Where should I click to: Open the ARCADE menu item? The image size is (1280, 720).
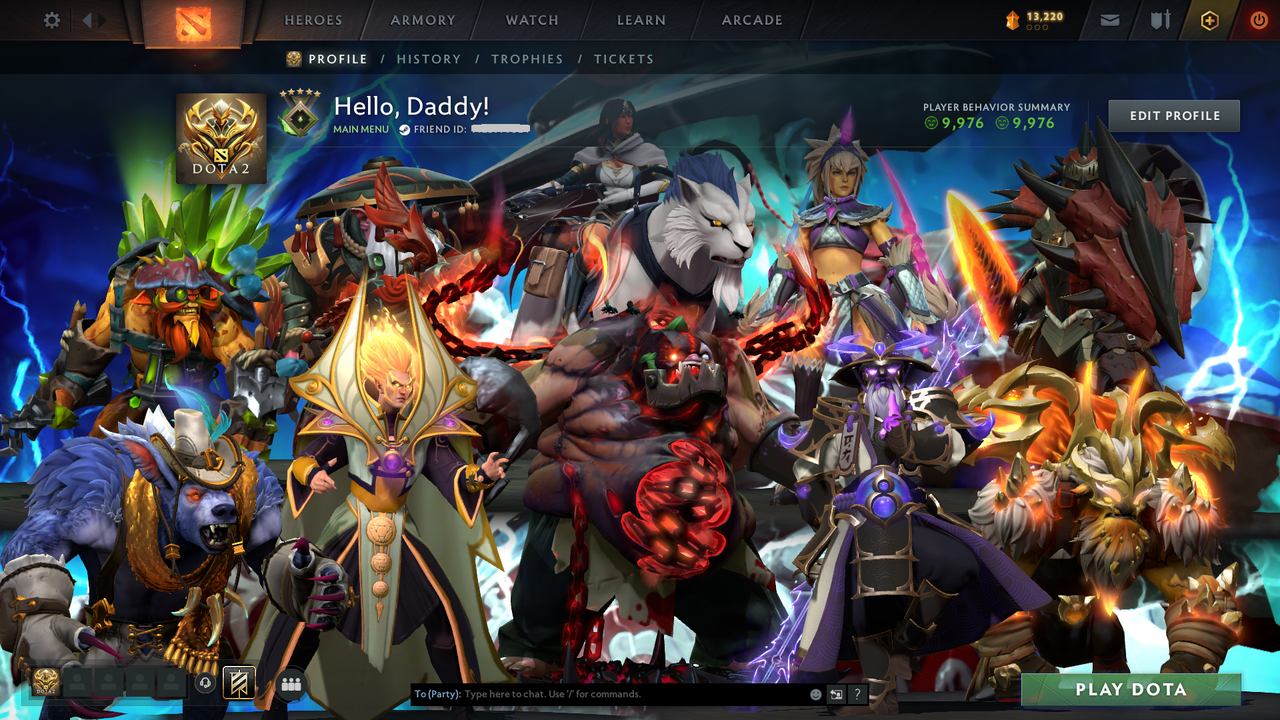coord(751,19)
